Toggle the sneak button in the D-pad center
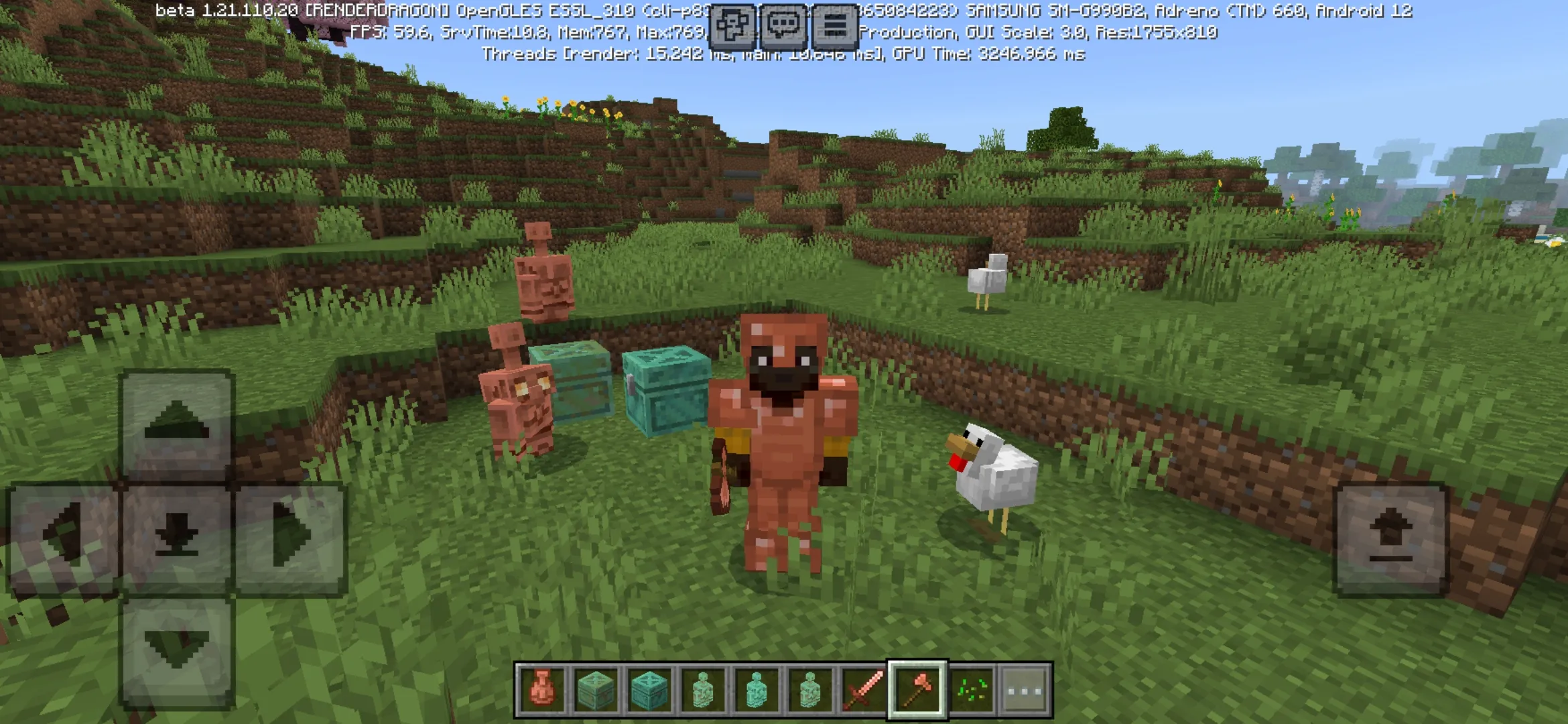 coord(177,536)
